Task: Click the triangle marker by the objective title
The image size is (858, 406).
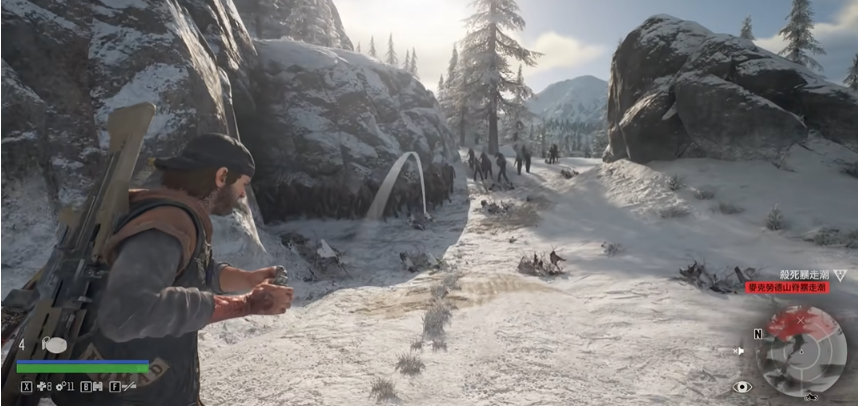Action: tap(840, 274)
